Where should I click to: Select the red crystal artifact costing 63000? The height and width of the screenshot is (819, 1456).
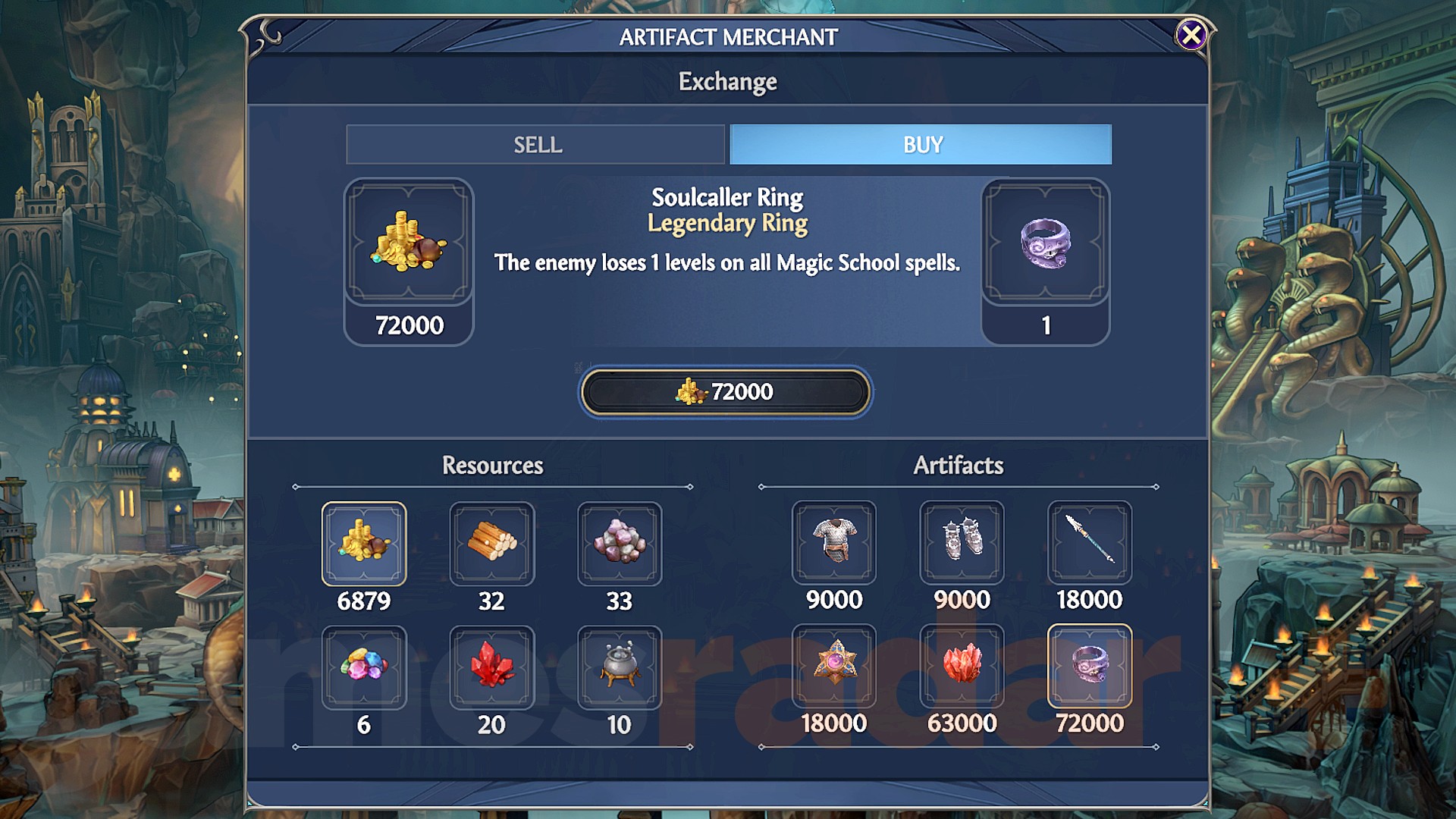pyautogui.click(x=962, y=667)
